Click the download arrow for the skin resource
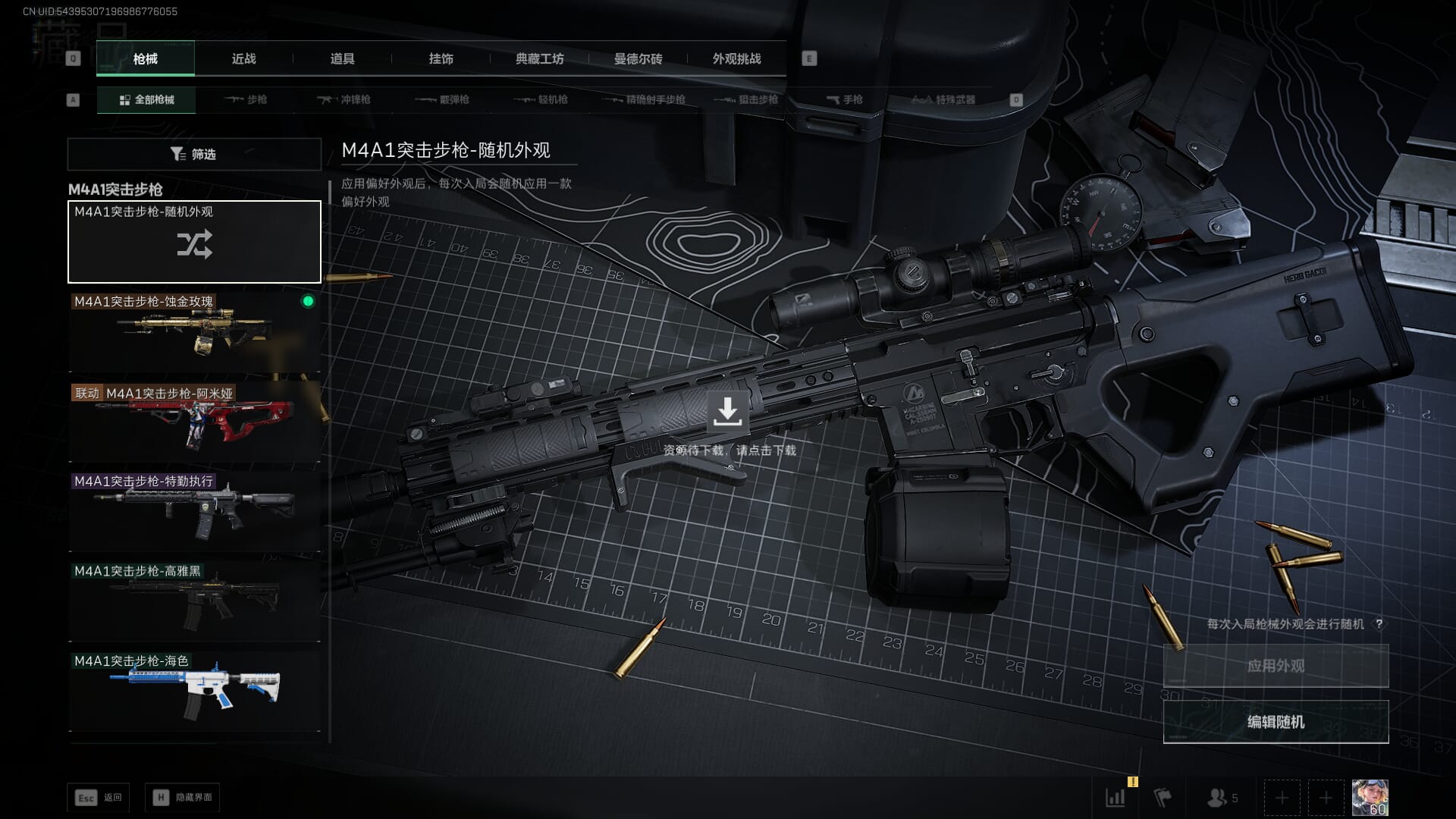This screenshot has height=819, width=1456. (727, 412)
